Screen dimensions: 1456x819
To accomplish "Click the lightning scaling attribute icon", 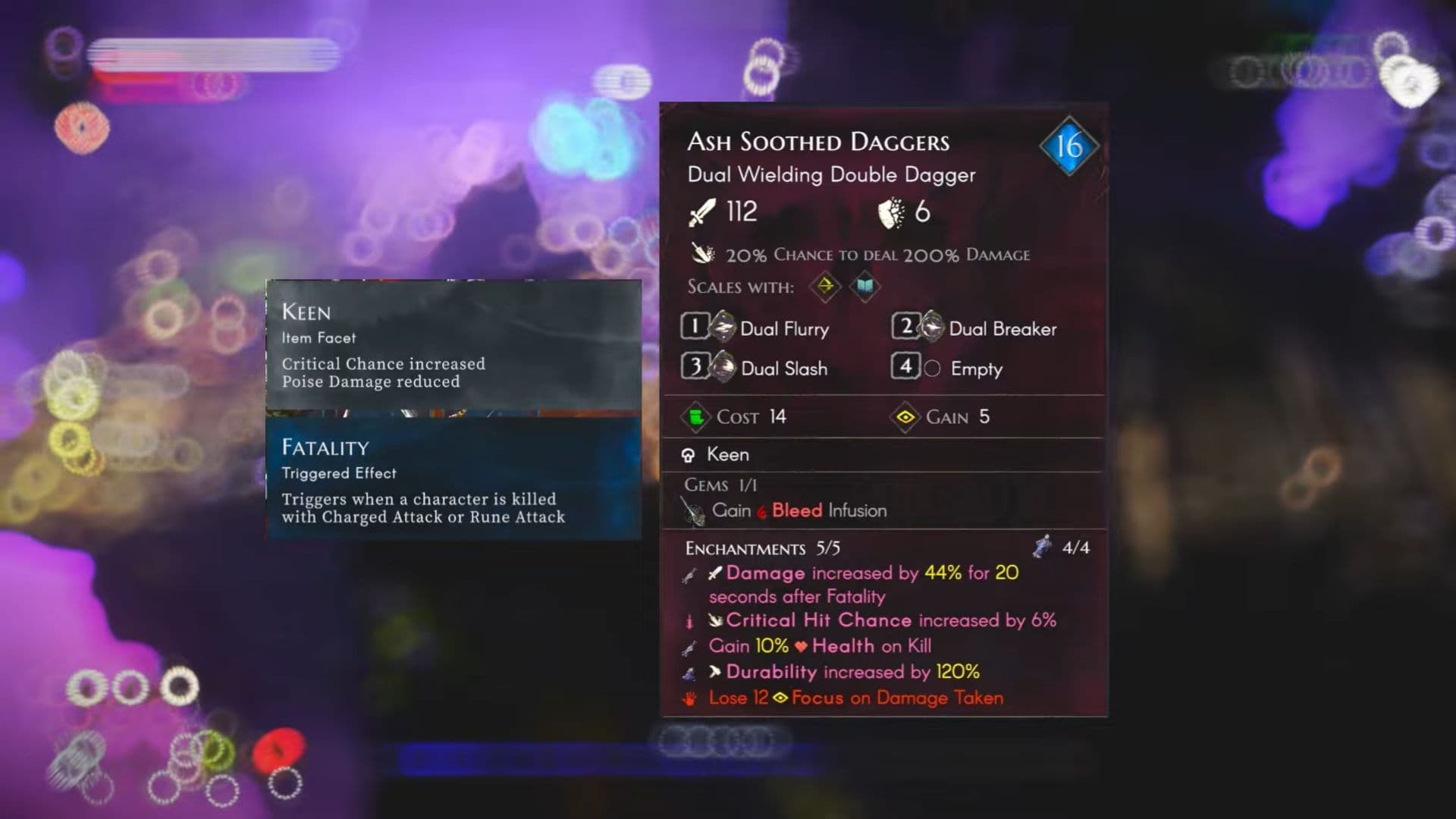I will click(x=826, y=287).
